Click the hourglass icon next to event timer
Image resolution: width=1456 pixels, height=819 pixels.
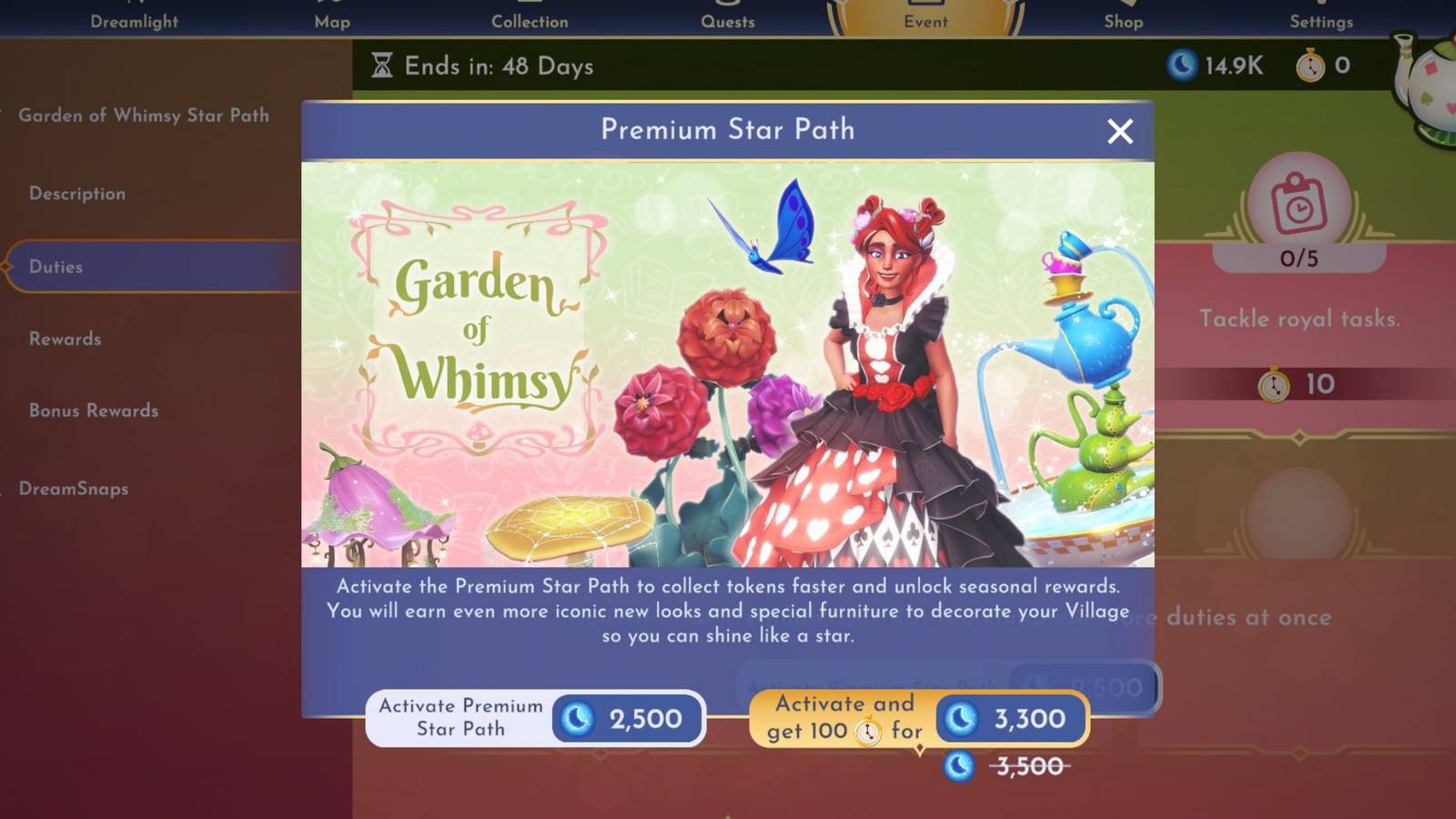pos(382,66)
